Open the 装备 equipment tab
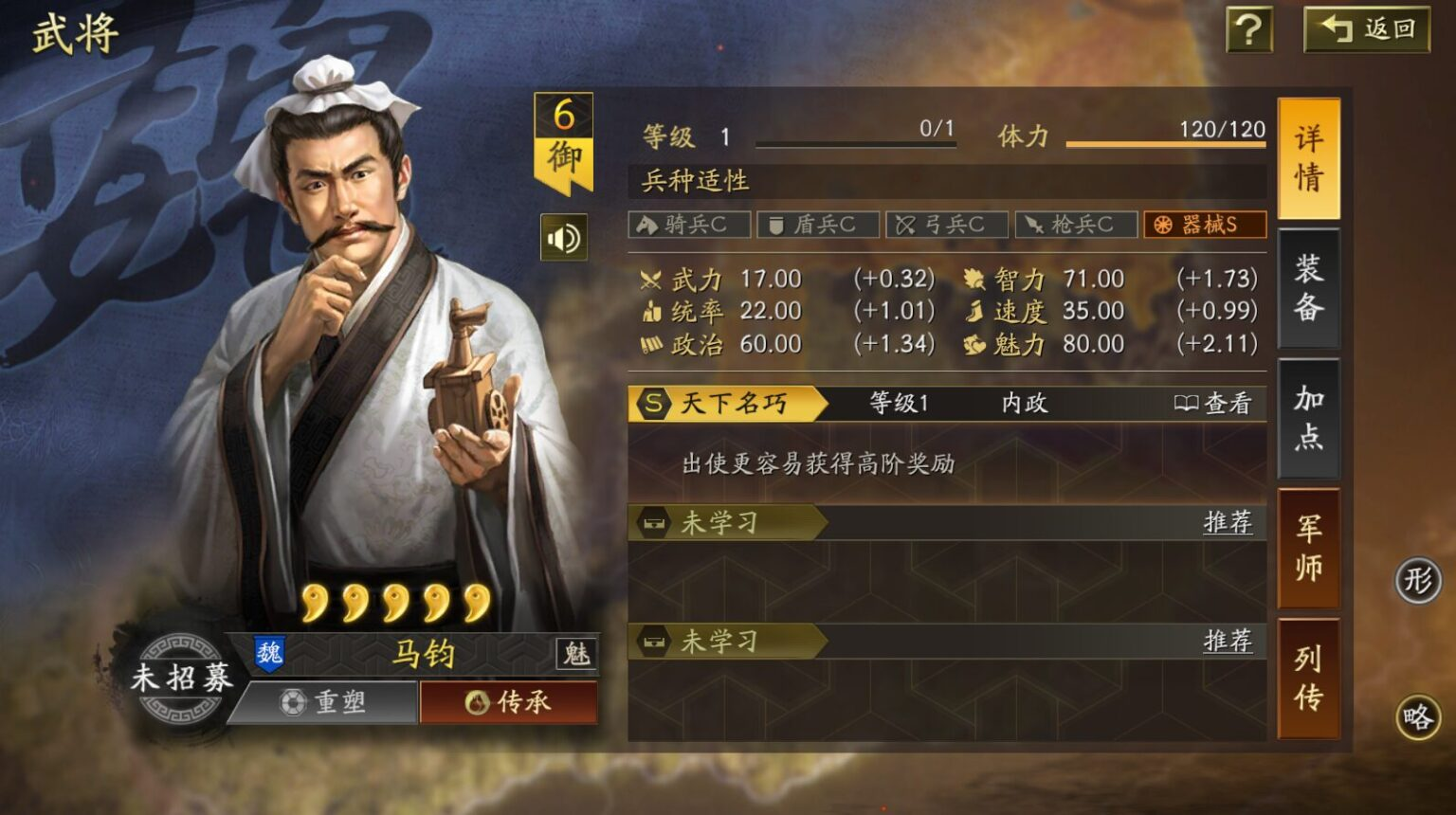This screenshot has height=815, width=1456. (x=1308, y=288)
